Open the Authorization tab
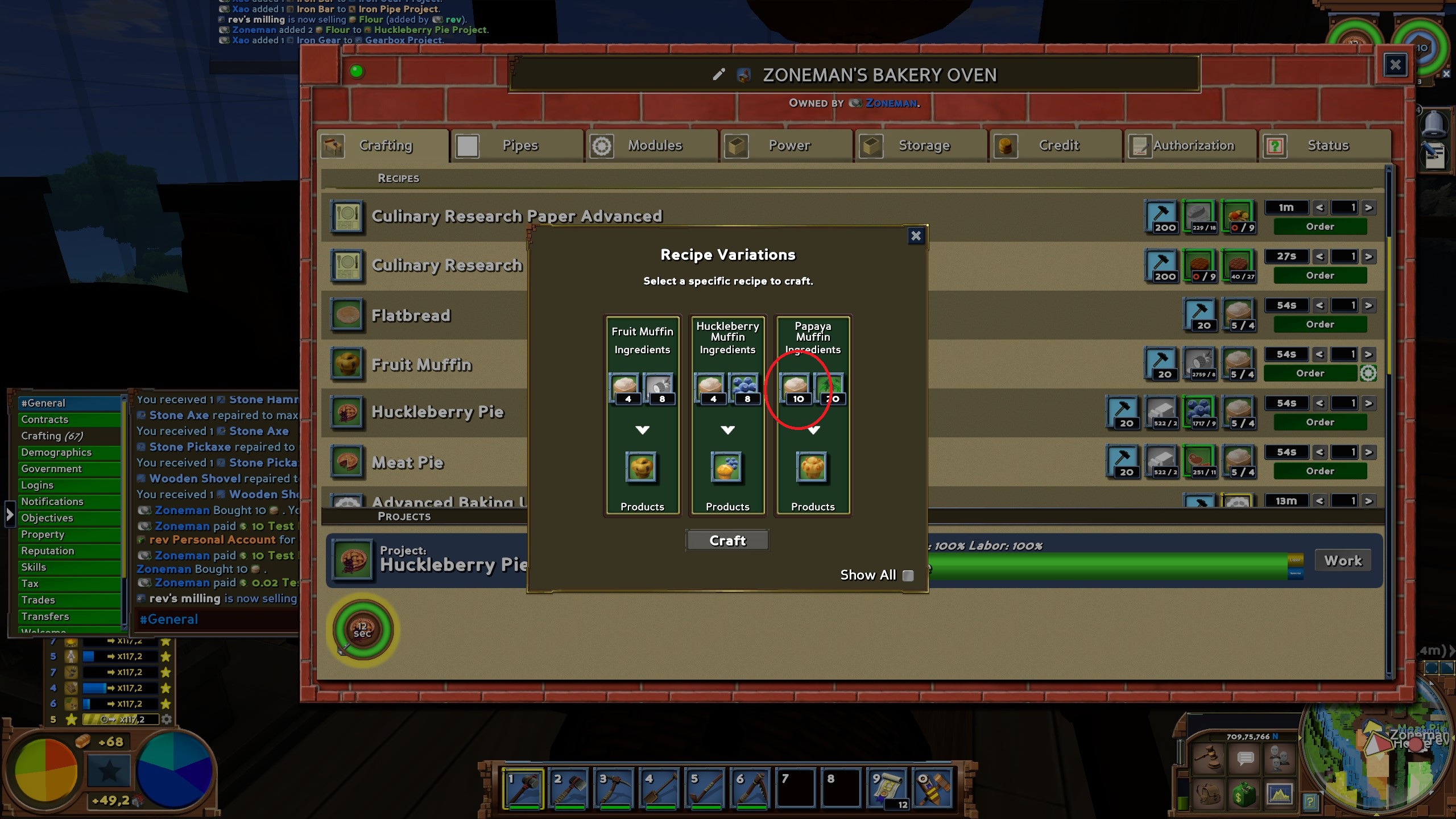Screen dimensions: 1456x819 pyautogui.click(x=1192, y=146)
